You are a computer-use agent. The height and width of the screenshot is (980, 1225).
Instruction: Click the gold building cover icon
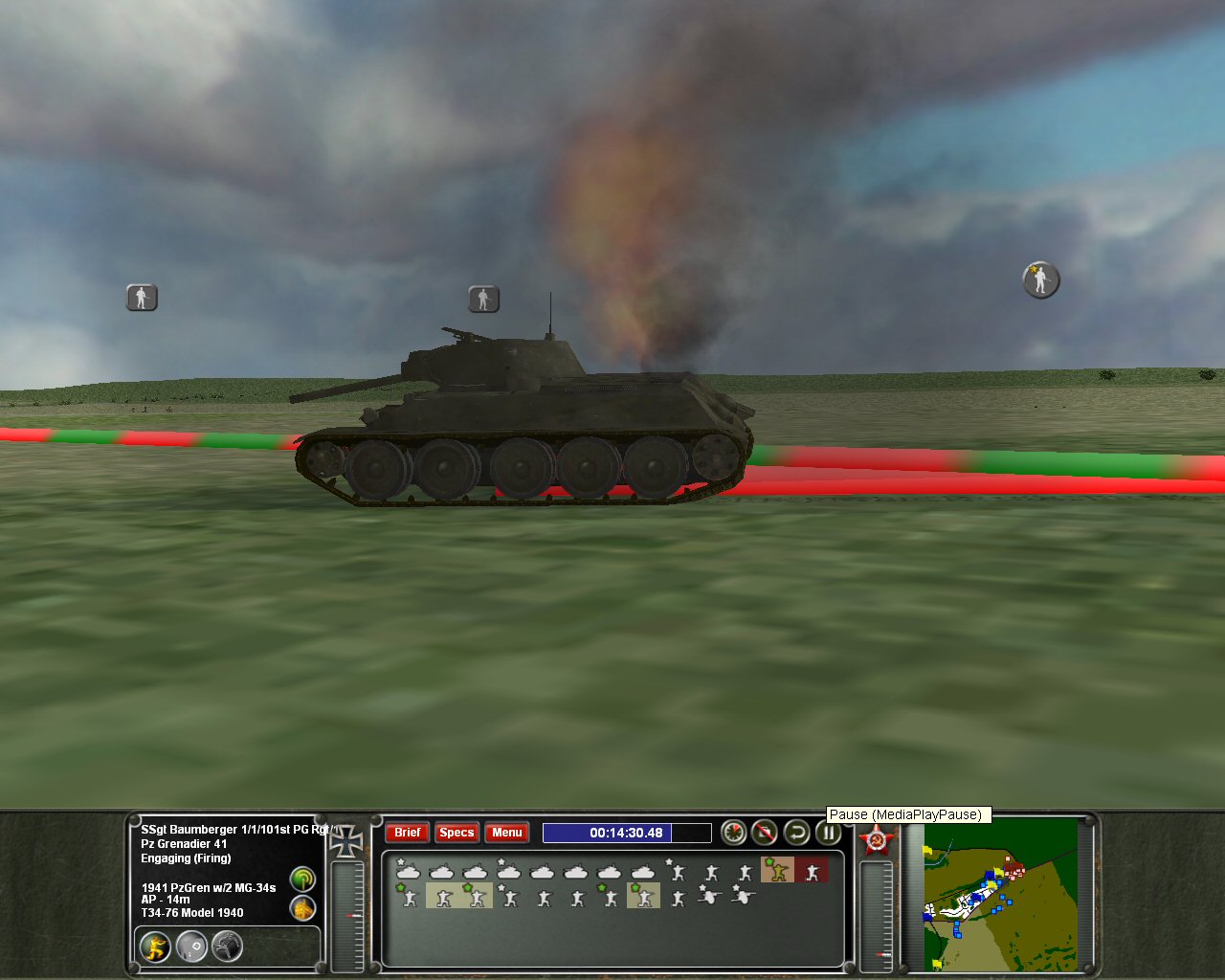pos(302,908)
